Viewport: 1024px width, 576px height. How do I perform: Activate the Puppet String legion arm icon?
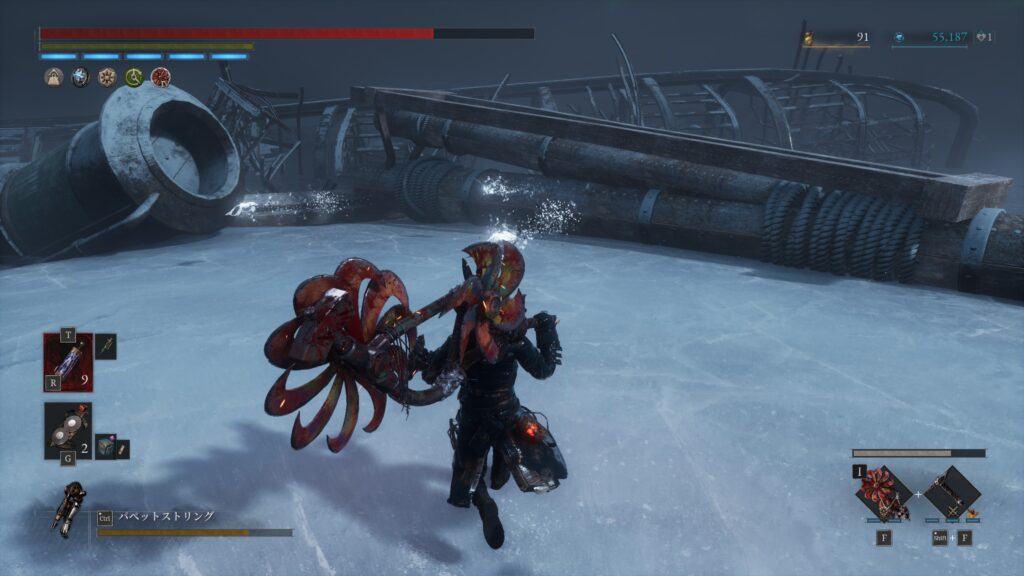[x=72, y=507]
